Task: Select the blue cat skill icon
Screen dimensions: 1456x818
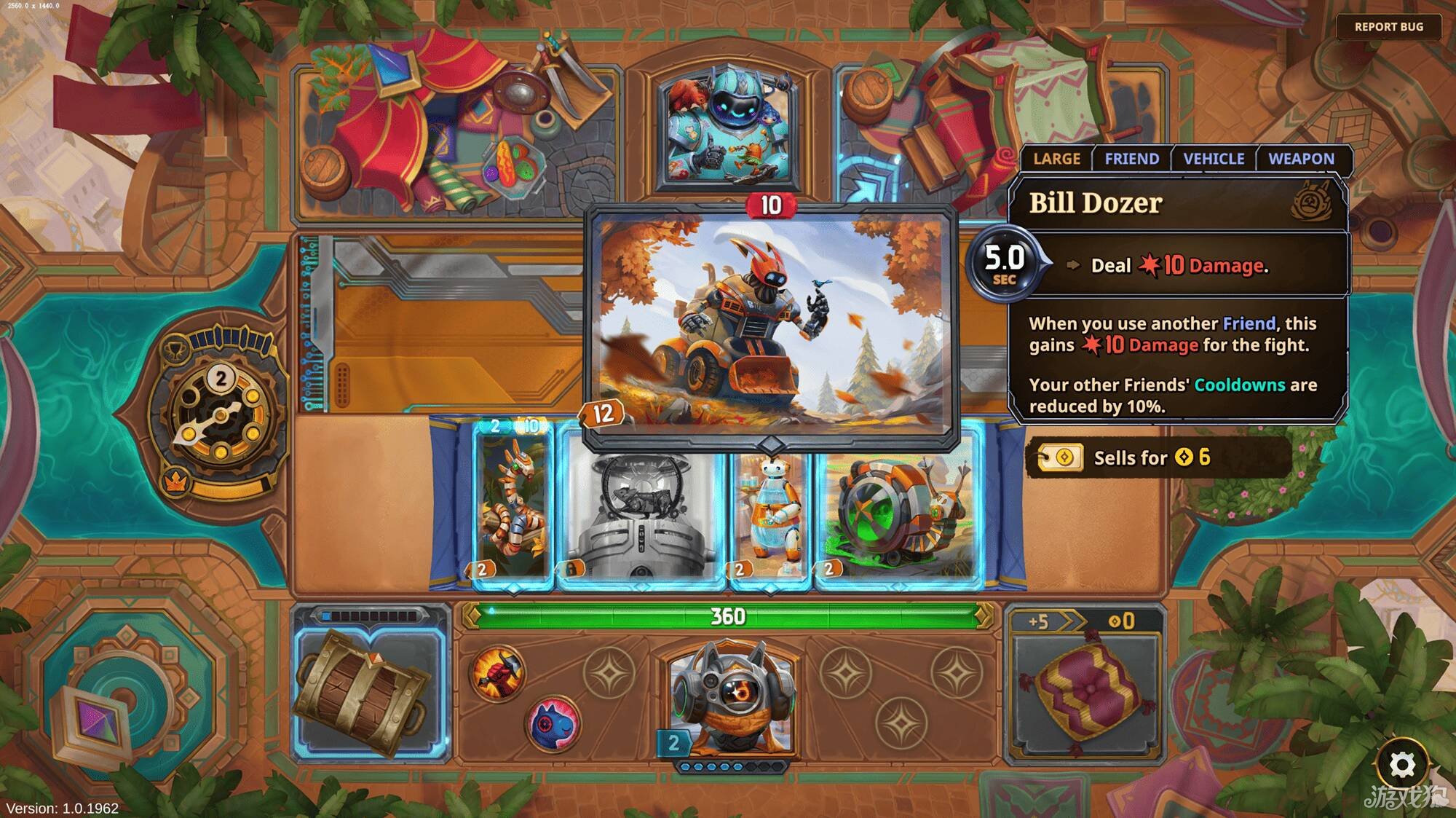Action: coord(553,724)
